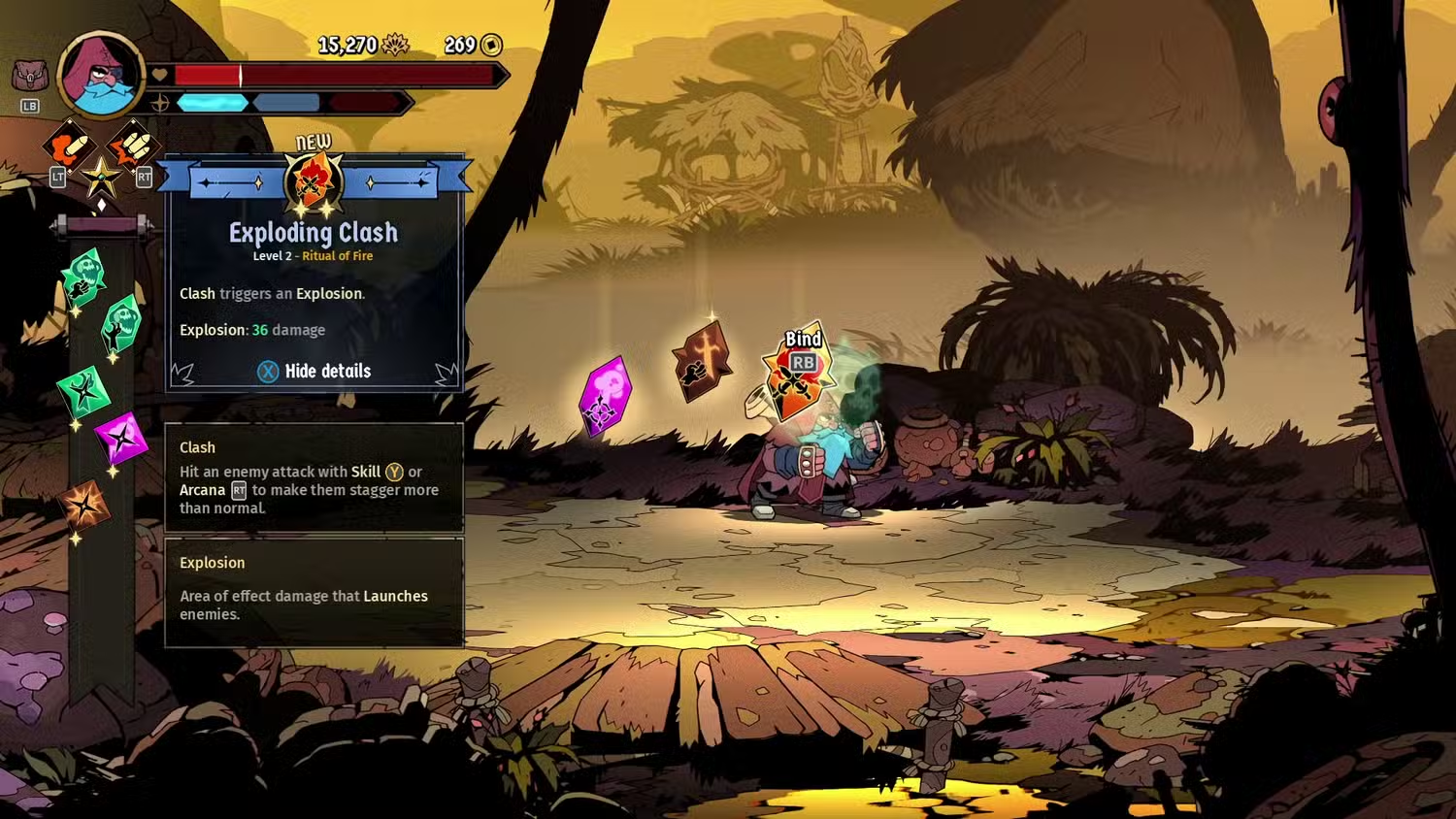
Task: Choose the green shuriken blessing
Action: pyautogui.click(x=83, y=391)
